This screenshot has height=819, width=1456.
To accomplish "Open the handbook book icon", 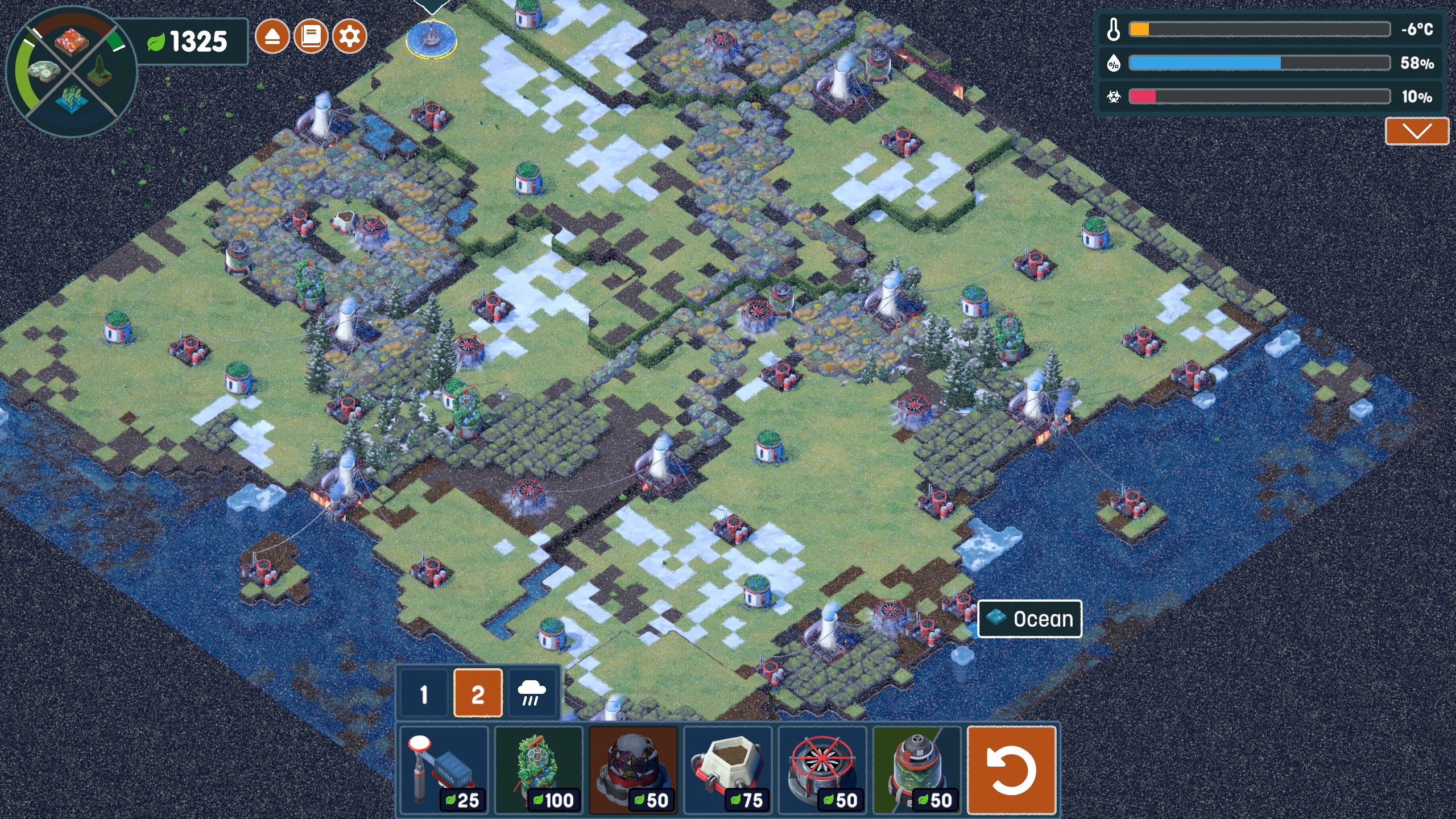I will (311, 37).
